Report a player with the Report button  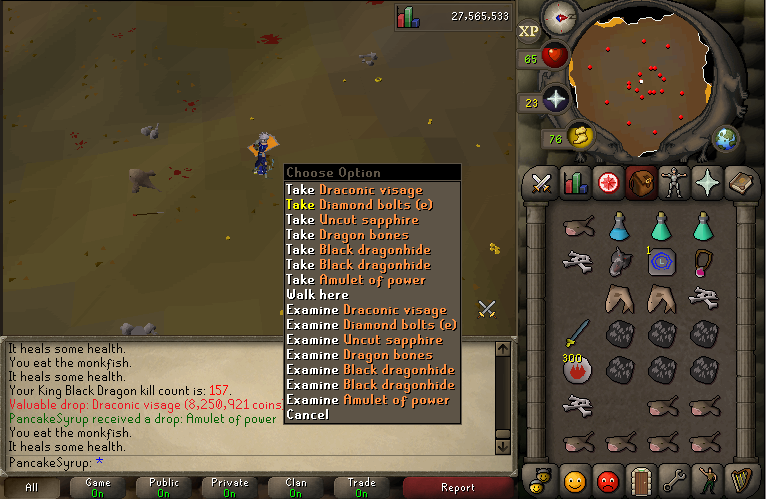click(x=458, y=488)
